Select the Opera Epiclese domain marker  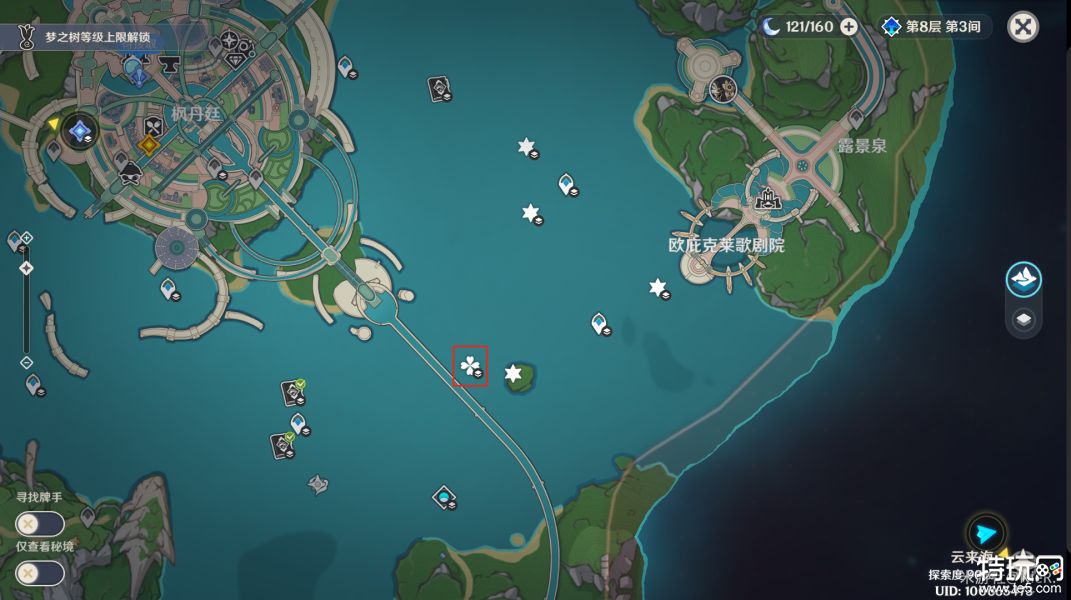(x=768, y=199)
